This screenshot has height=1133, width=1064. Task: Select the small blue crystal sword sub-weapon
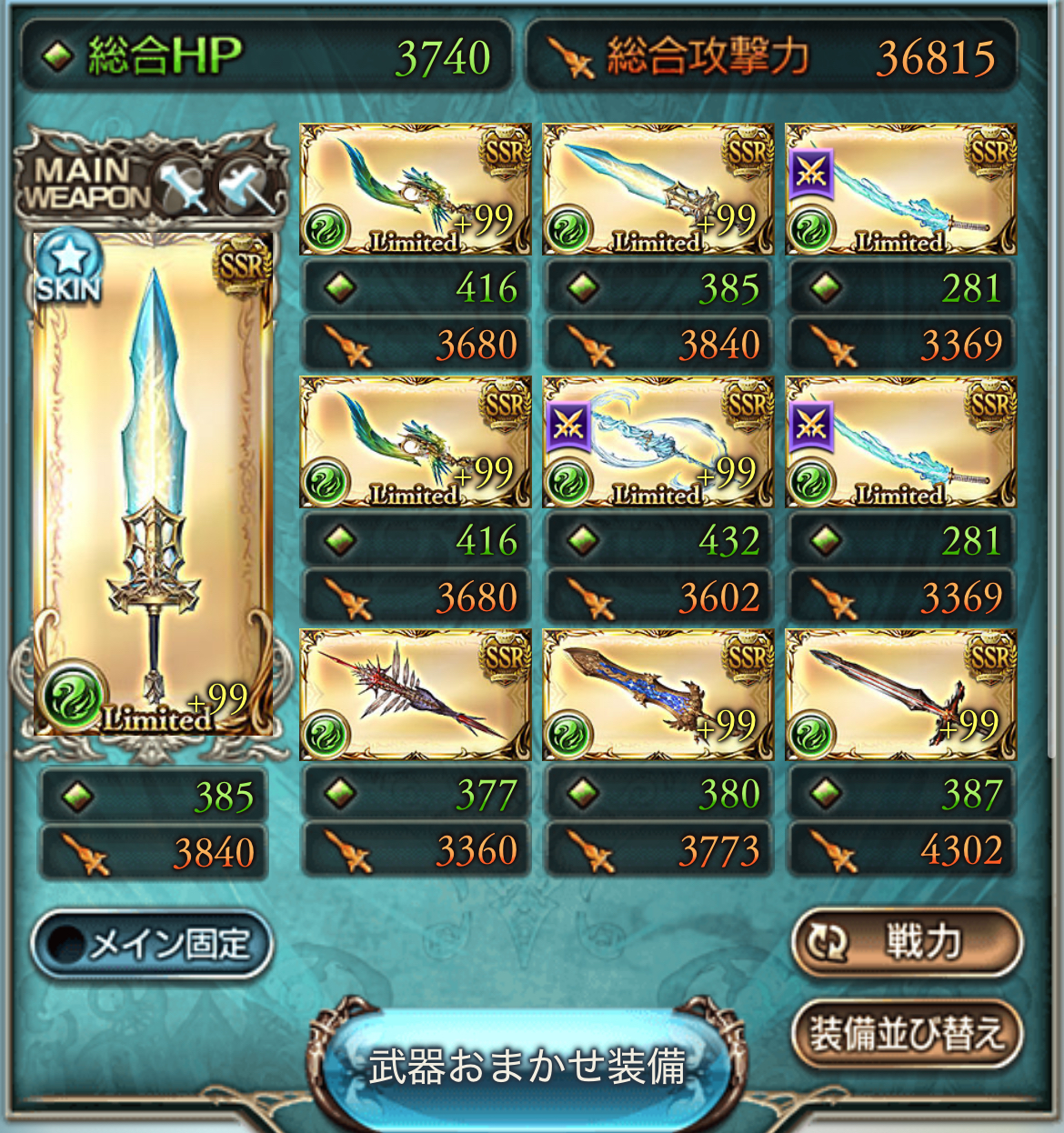coord(657,189)
